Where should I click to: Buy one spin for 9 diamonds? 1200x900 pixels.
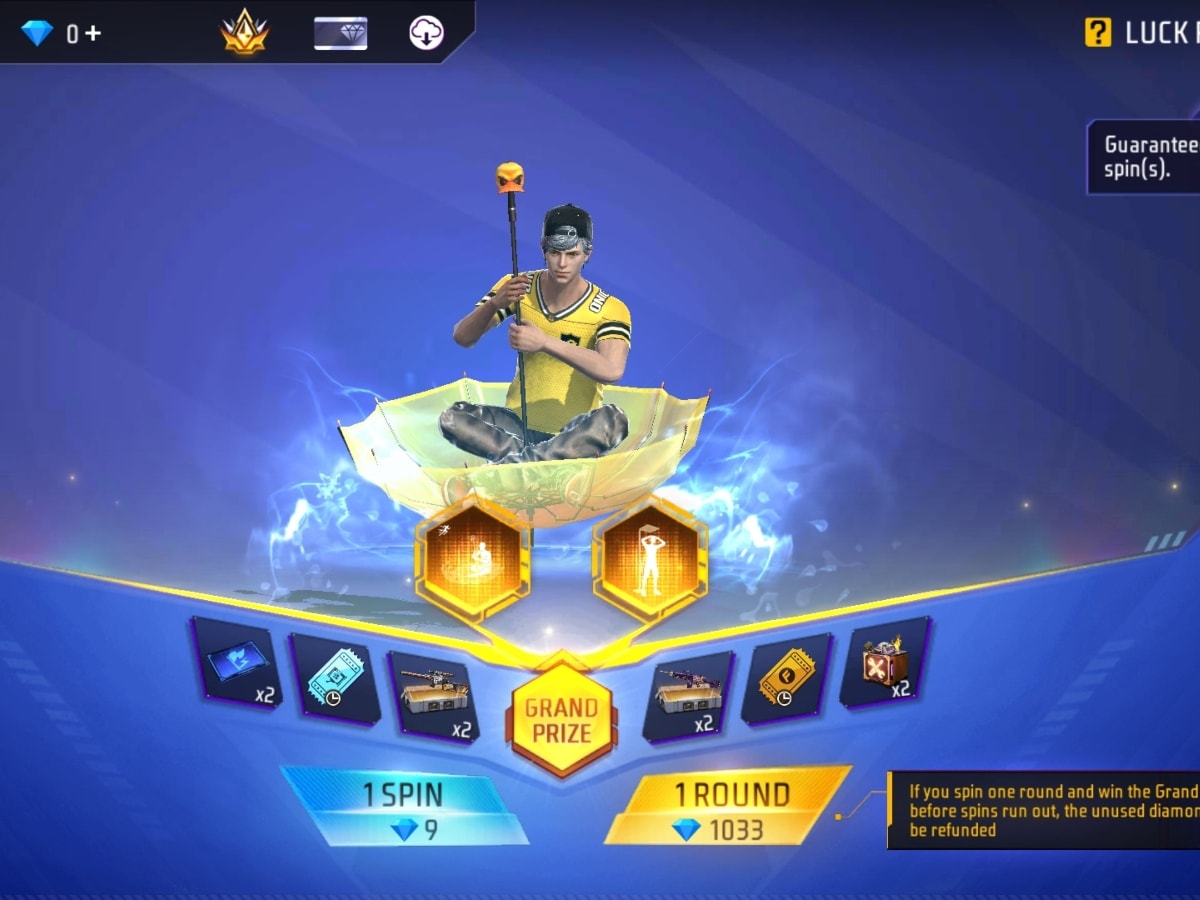[404, 807]
